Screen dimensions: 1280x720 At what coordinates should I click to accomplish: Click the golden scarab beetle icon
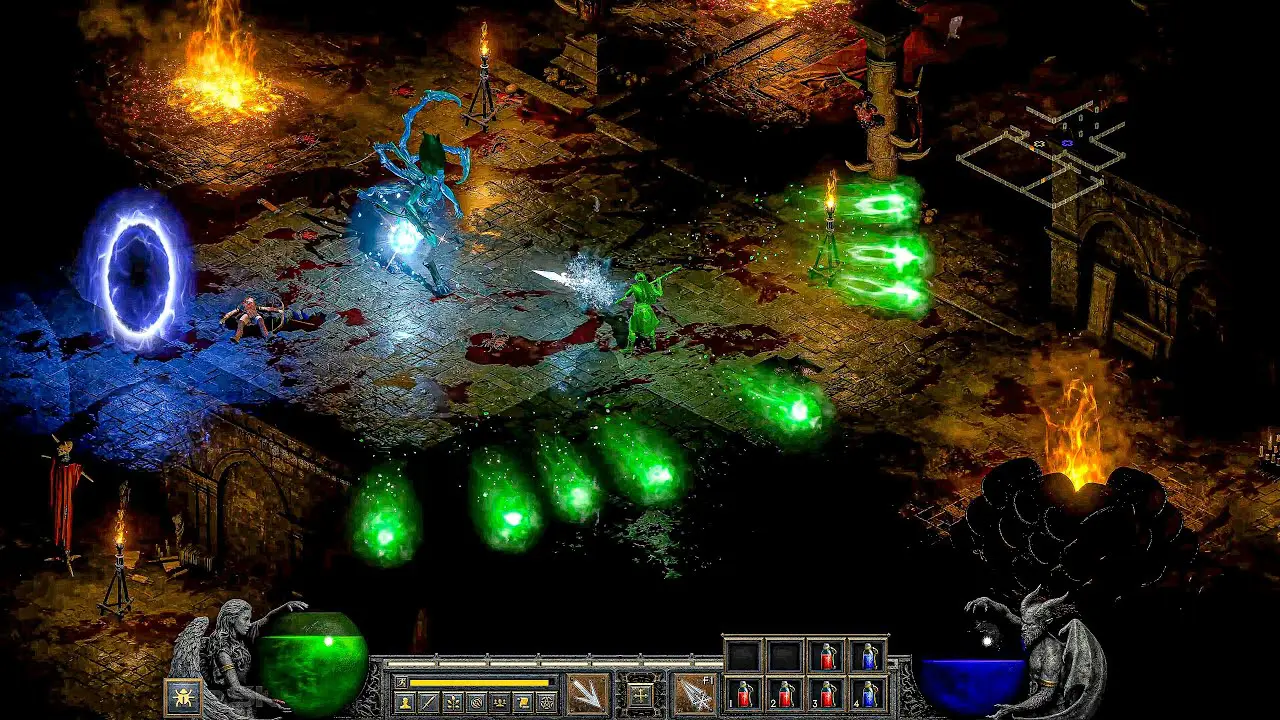tap(183, 697)
